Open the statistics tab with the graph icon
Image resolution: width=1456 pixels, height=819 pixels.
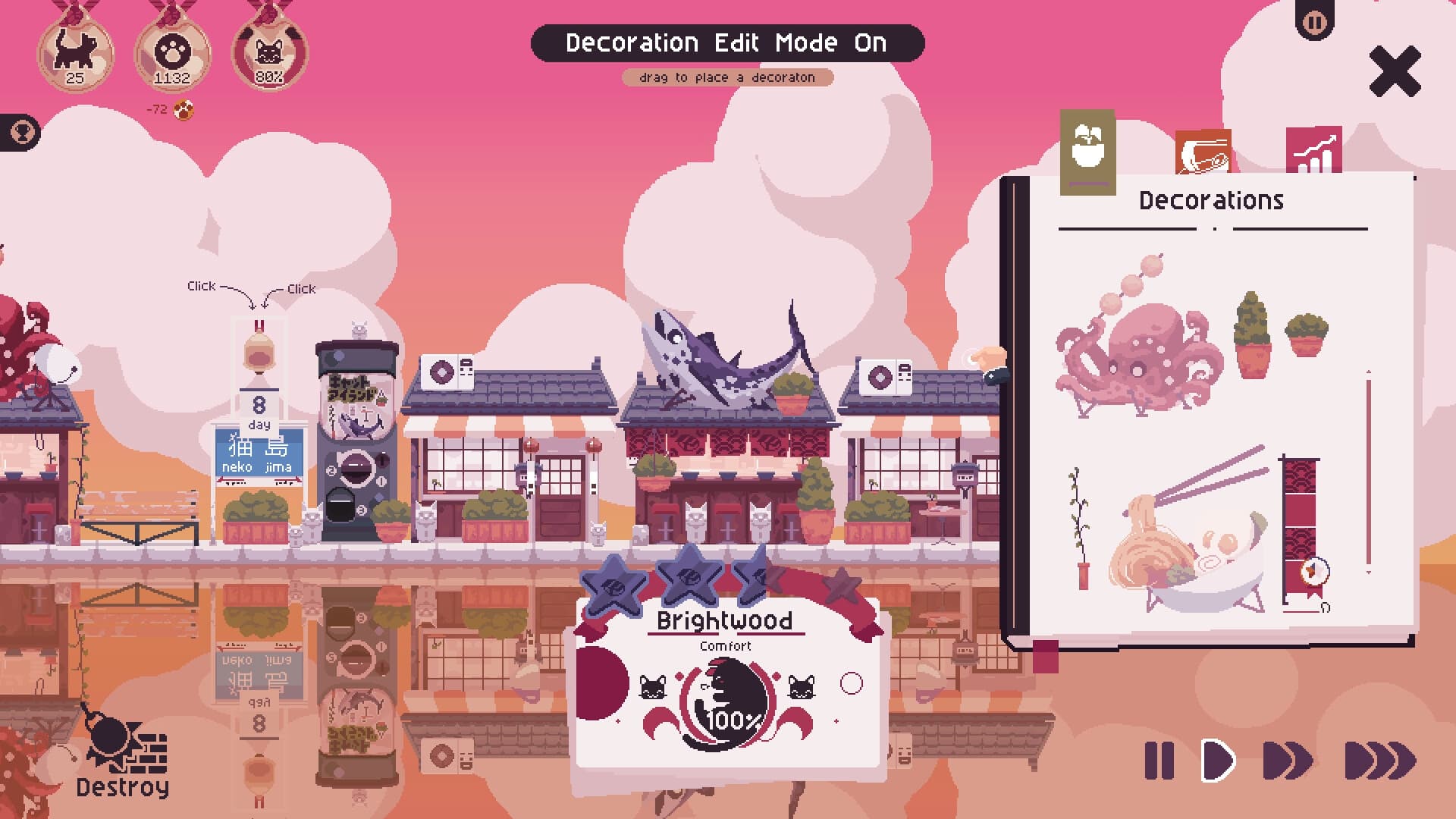(1313, 149)
